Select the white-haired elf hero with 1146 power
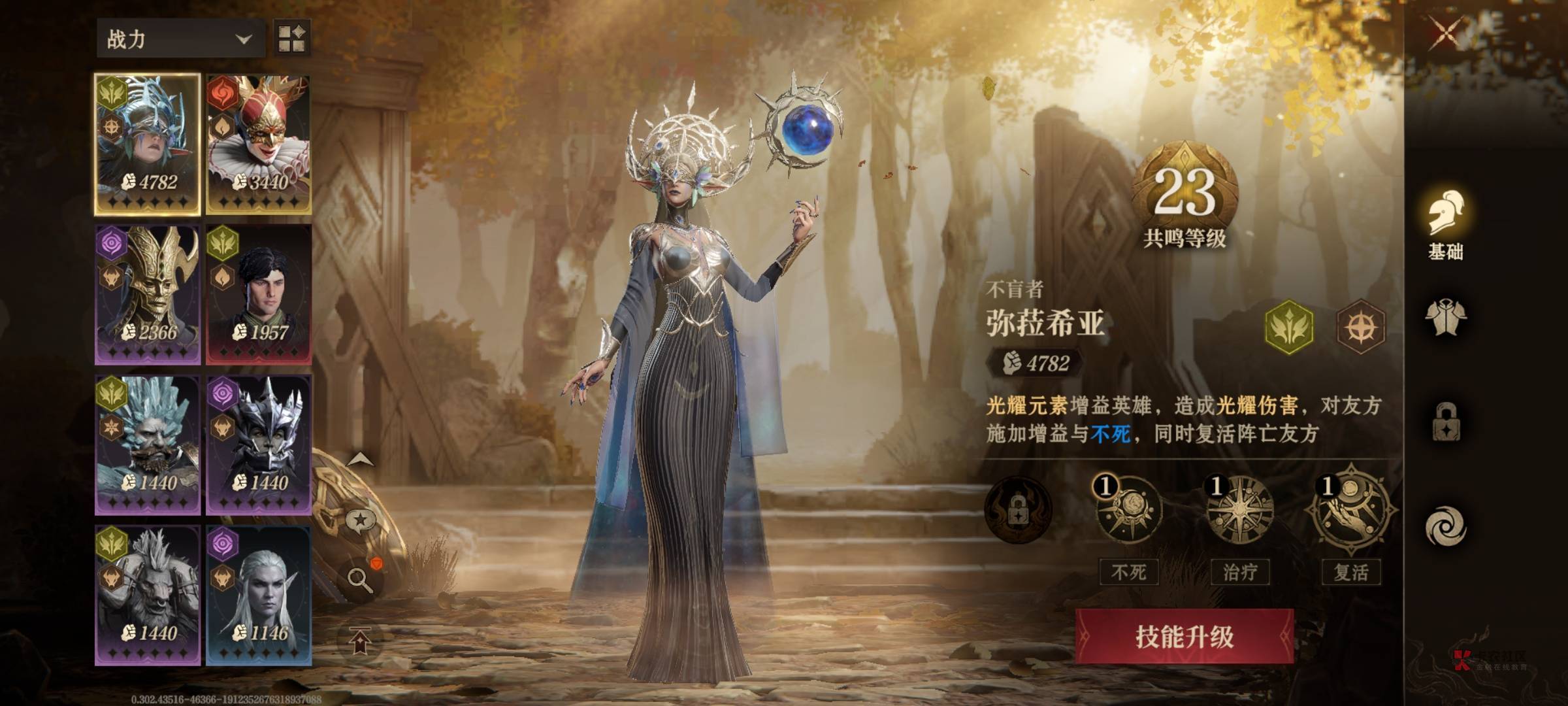1568x706 pixels. [259, 596]
